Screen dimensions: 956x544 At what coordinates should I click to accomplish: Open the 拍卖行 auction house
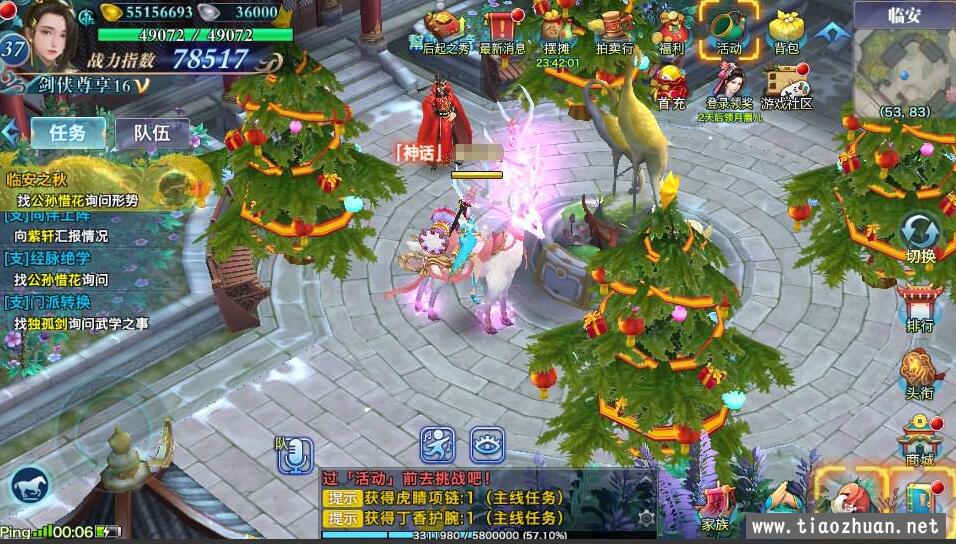pos(614,30)
